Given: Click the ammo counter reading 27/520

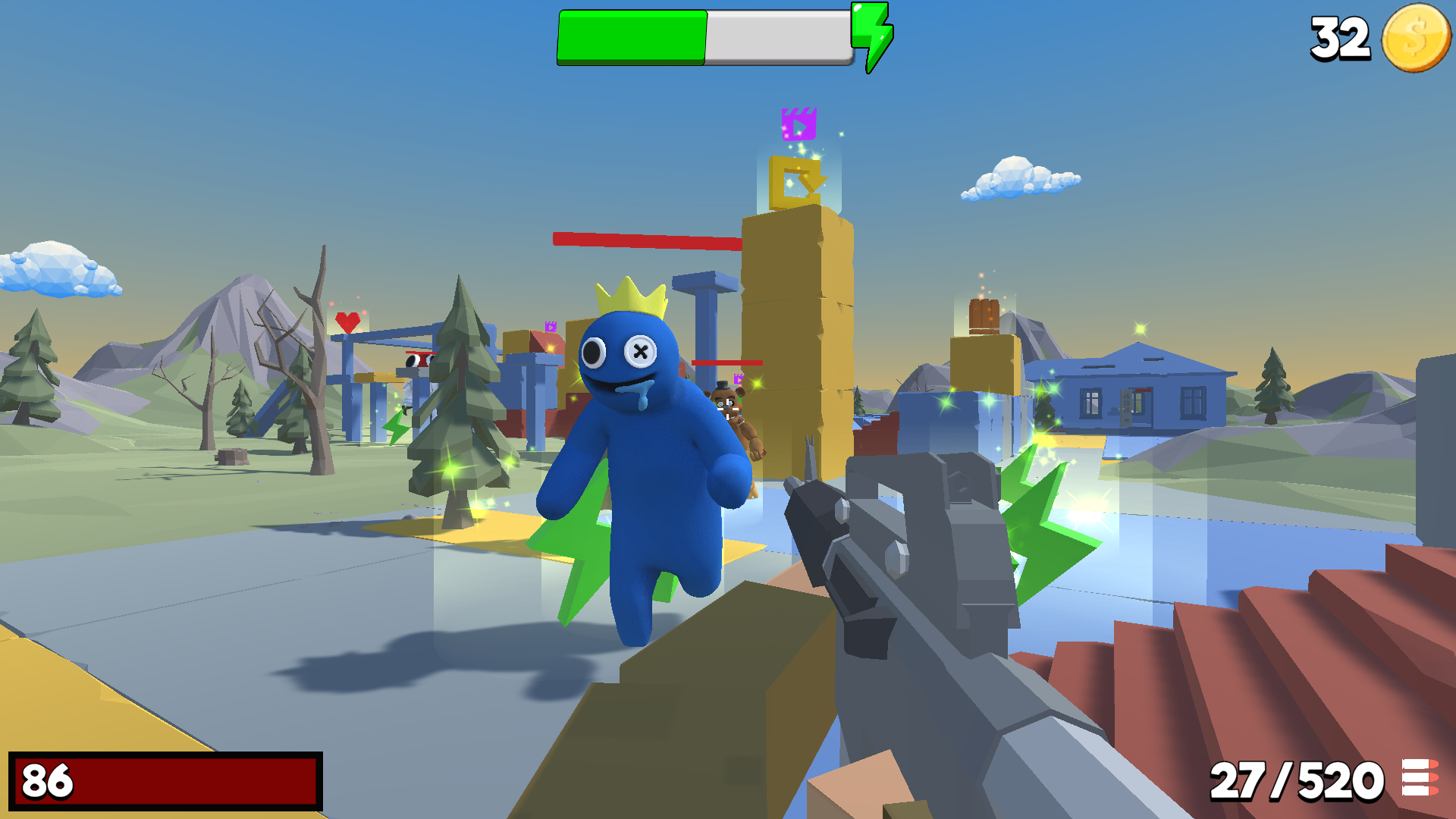Looking at the screenshot, I should 1298,780.
